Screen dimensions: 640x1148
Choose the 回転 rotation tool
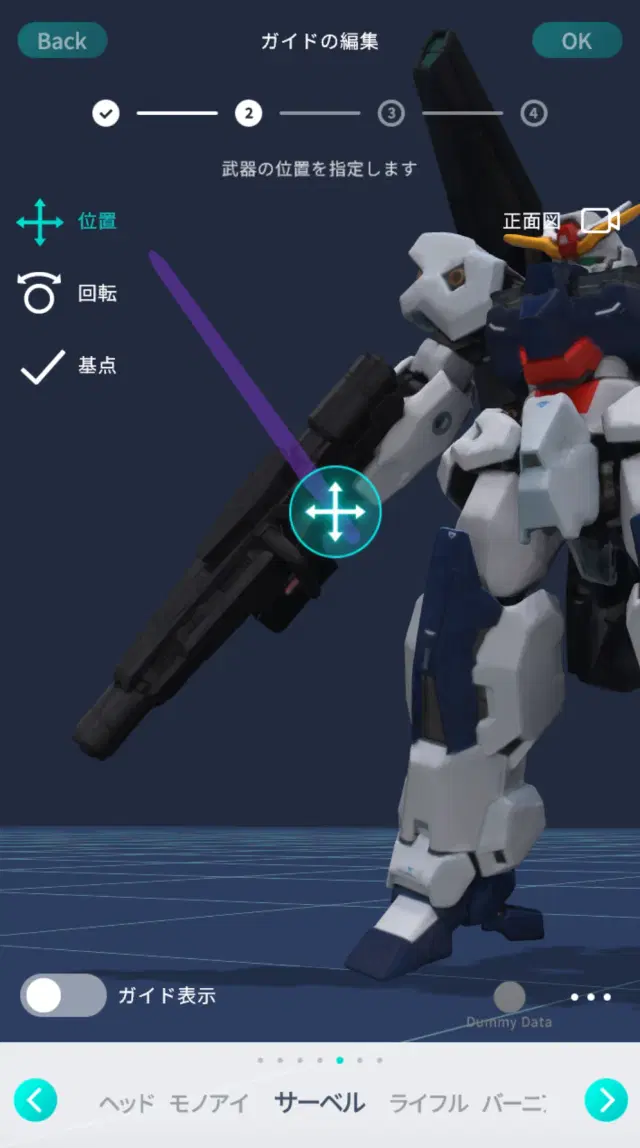tap(67, 294)
